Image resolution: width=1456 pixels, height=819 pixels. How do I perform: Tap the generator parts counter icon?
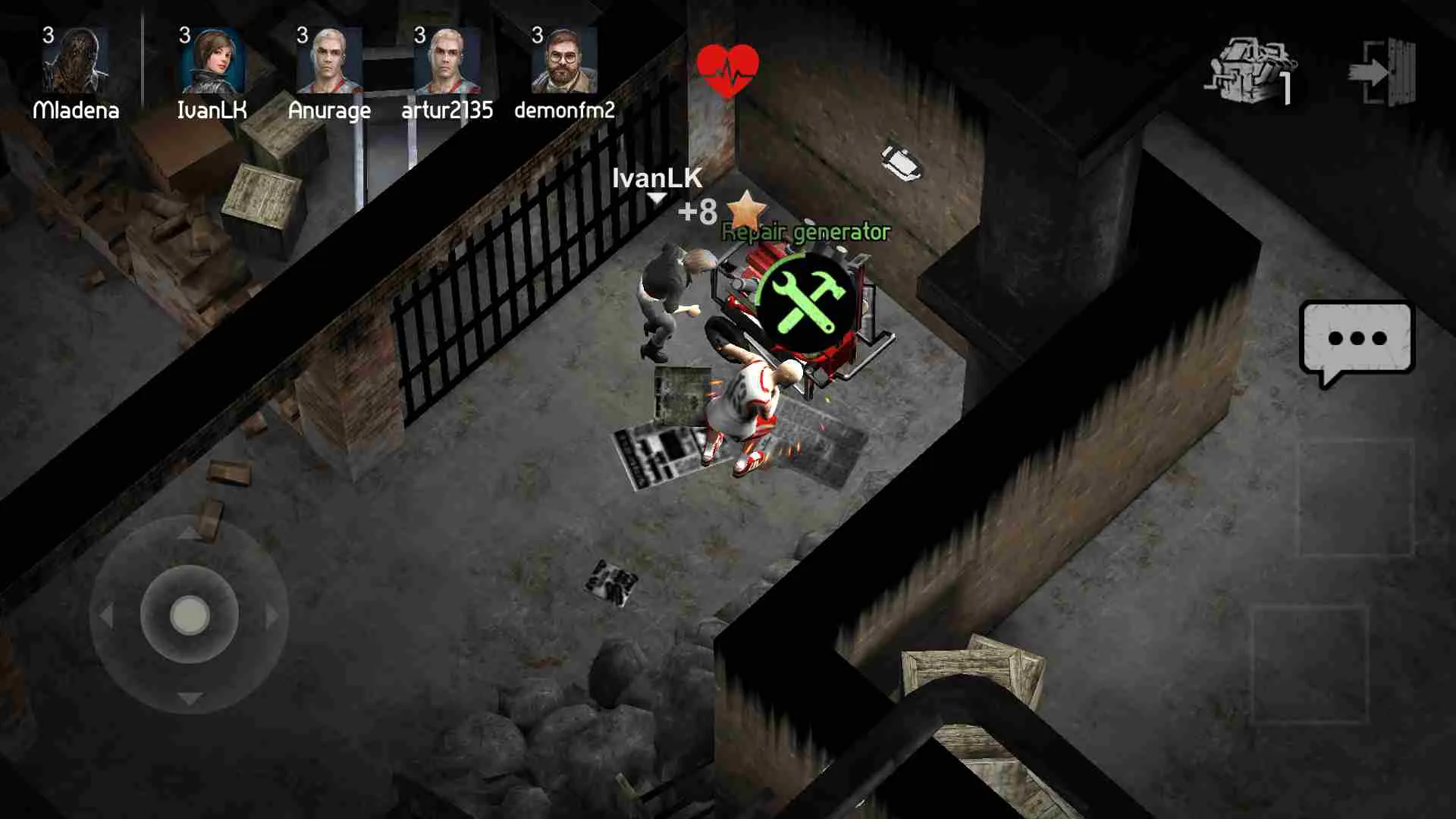pyautogui.click(x=1253, y=68)
